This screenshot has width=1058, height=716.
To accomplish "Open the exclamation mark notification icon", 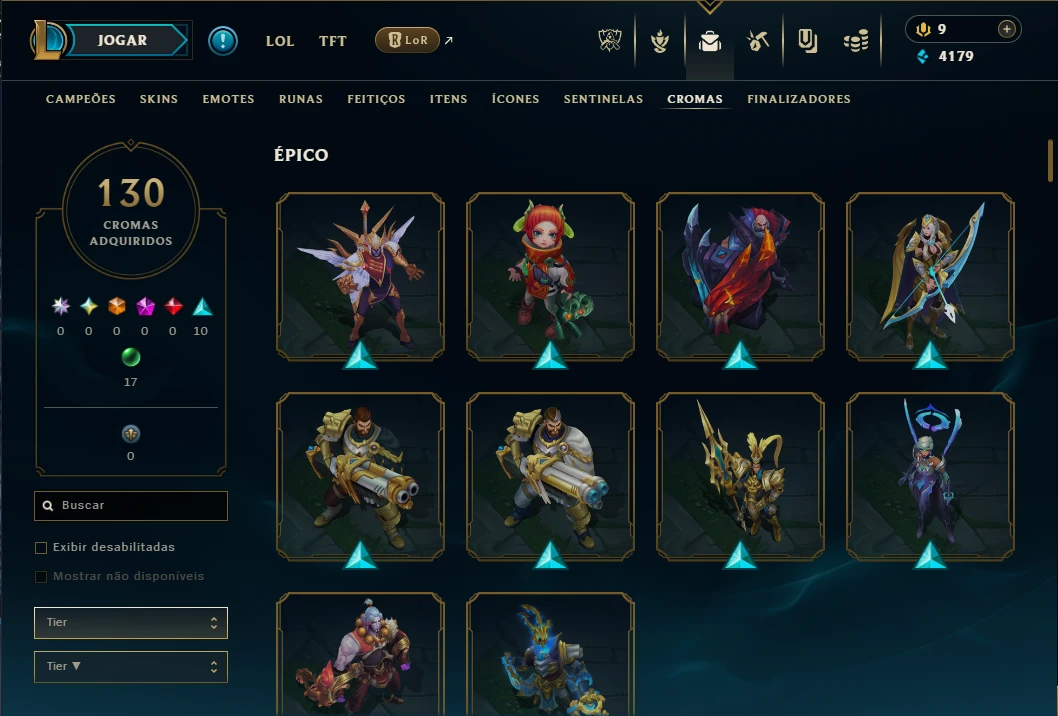I will tap(223, 41).
